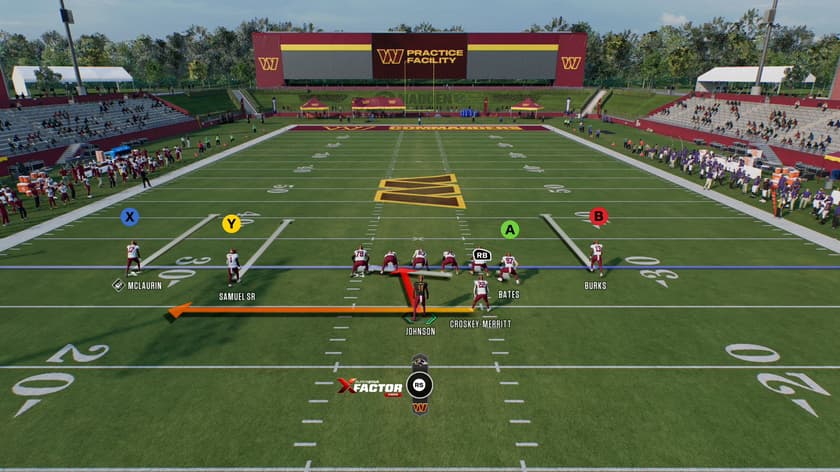Select the ability icon beside McLaurin's name
The image size is (840, 472).
(x=118, y=285)
